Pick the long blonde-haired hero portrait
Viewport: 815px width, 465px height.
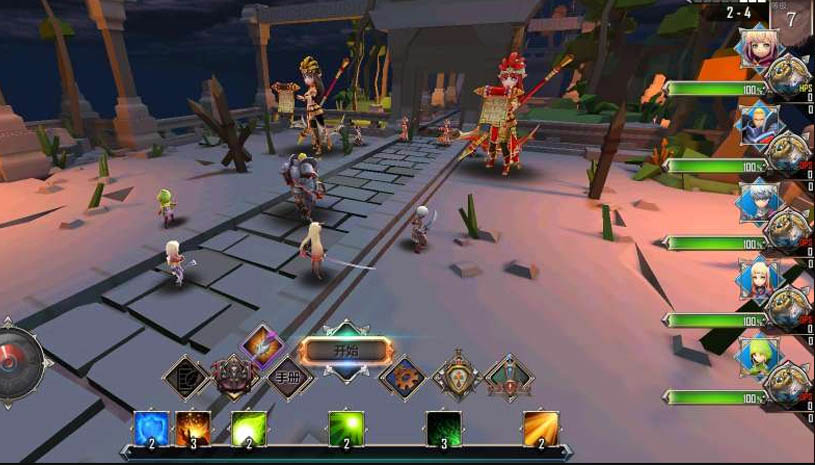click(757, 278)
